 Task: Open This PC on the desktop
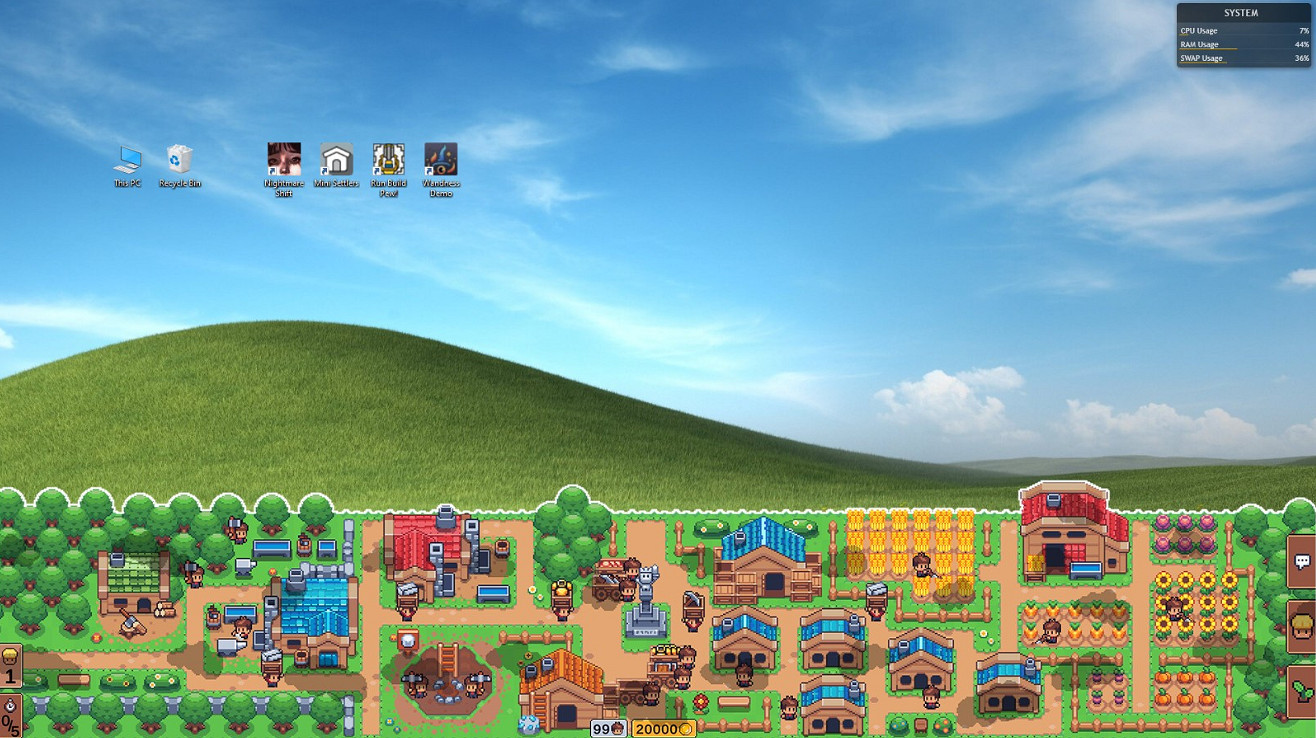[128, 160]
